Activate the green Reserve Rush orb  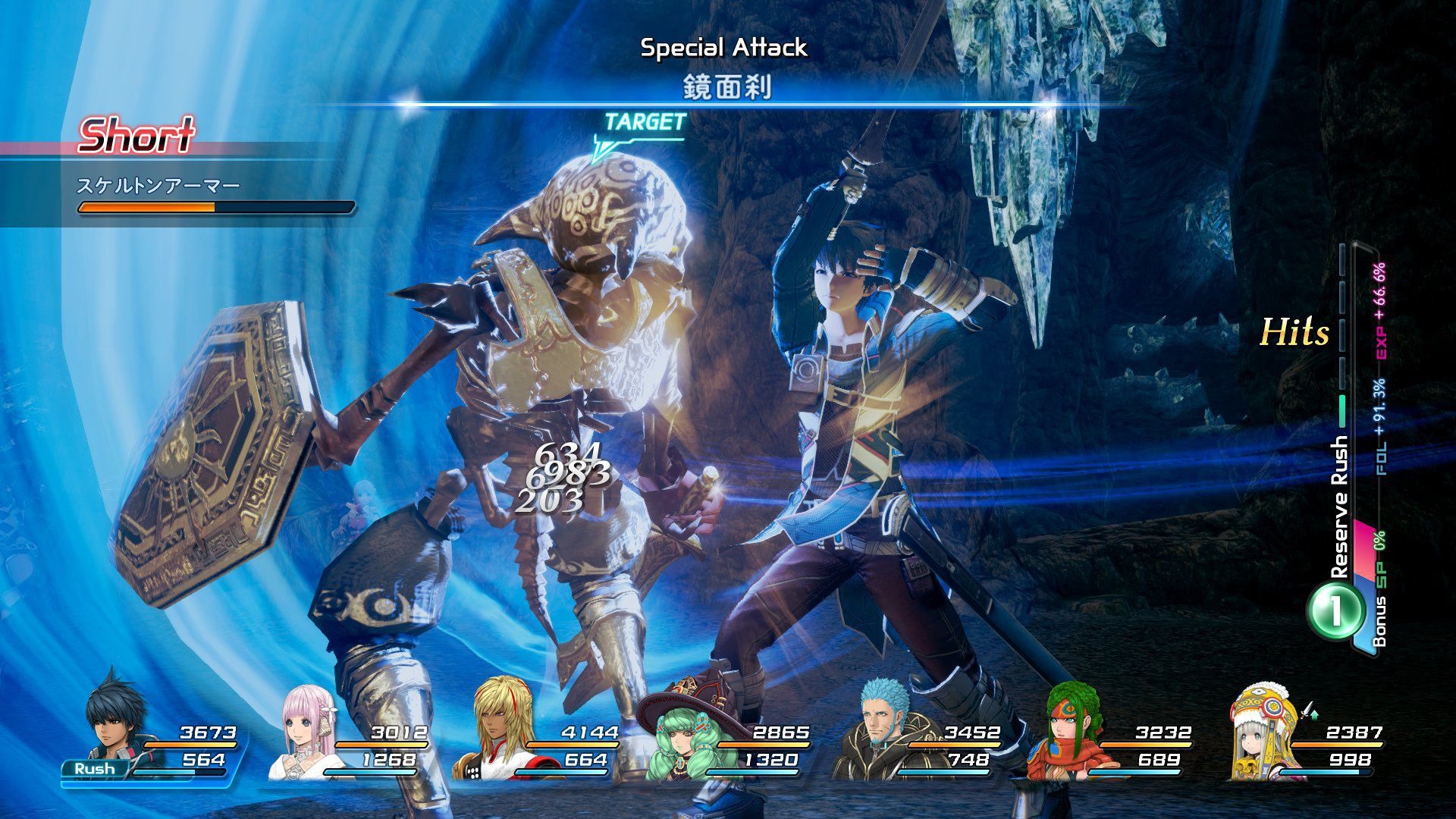tap(1334, 610)
